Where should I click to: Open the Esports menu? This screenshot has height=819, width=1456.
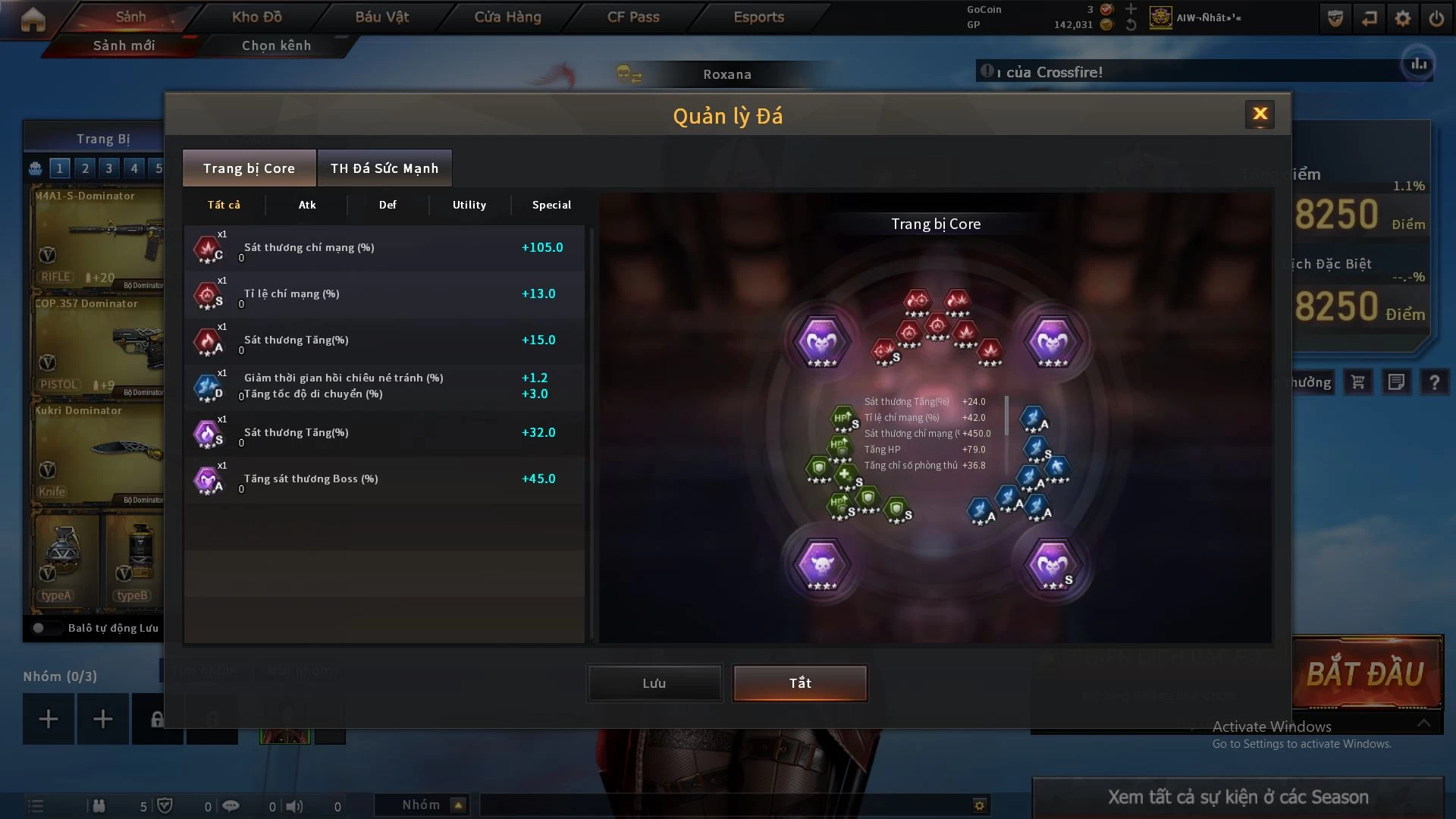click(758, 17)
